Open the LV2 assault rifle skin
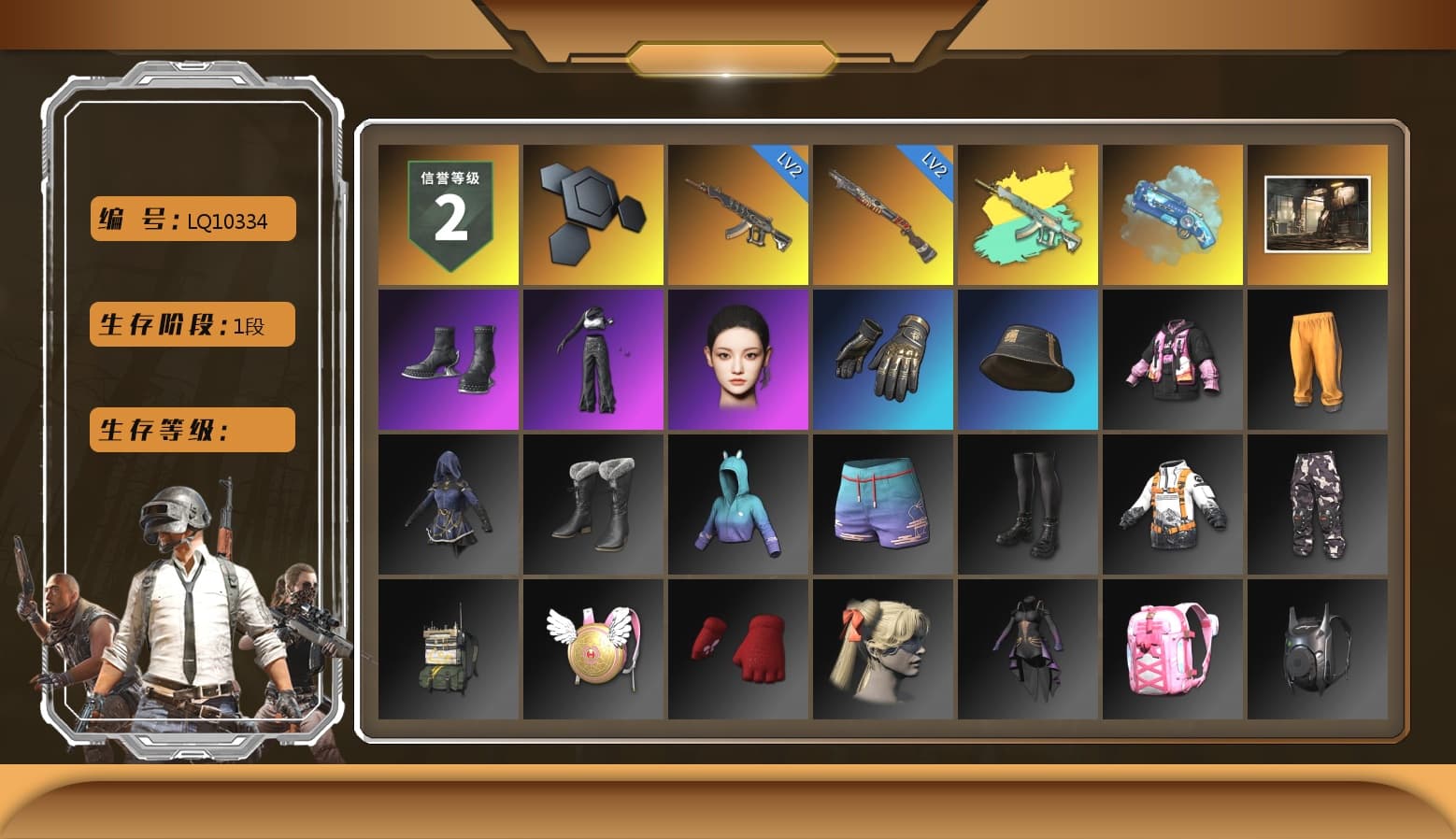Screen dimensions: 1456x839 coord(737,213)
